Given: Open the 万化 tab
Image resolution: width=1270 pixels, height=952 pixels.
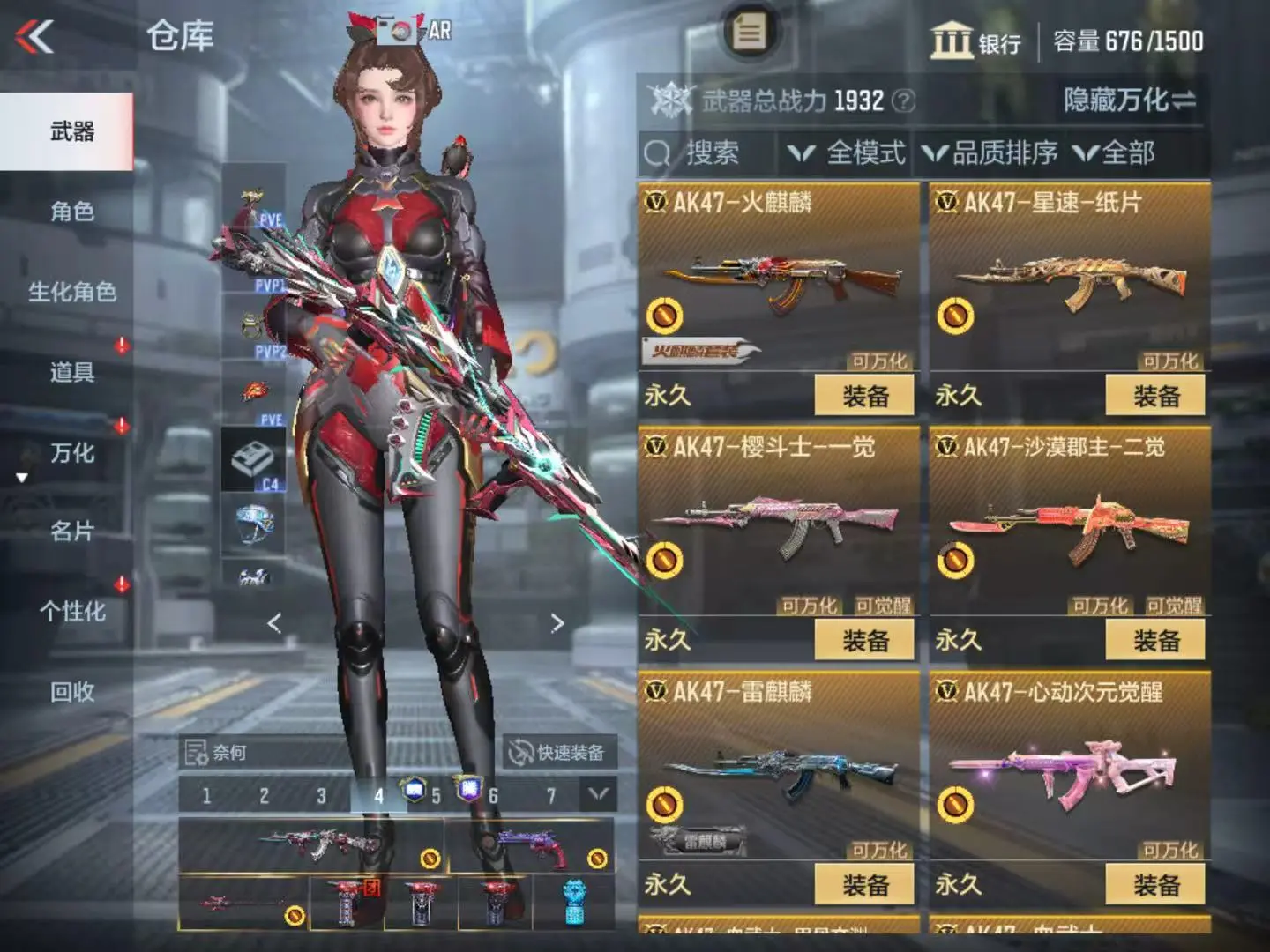Looking at the screenshot, I should point(71,453).
